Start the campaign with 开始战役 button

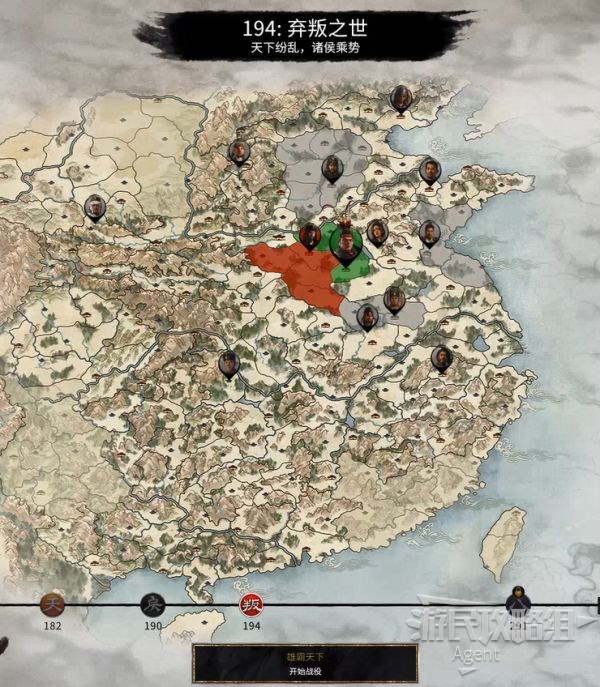coord(305,663)
